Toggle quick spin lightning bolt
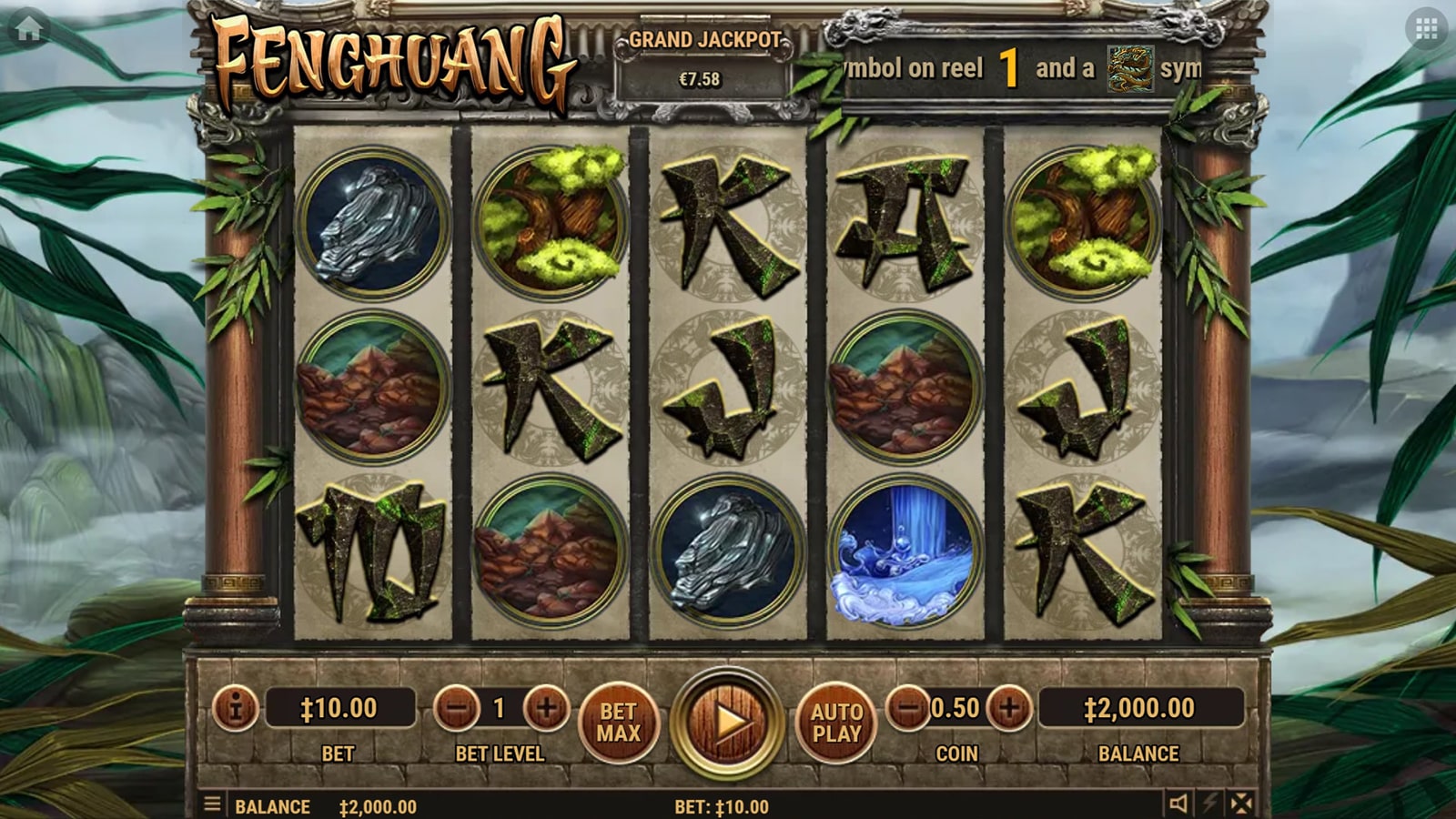The image size is (1456, 819). (x=1210, y=804)
